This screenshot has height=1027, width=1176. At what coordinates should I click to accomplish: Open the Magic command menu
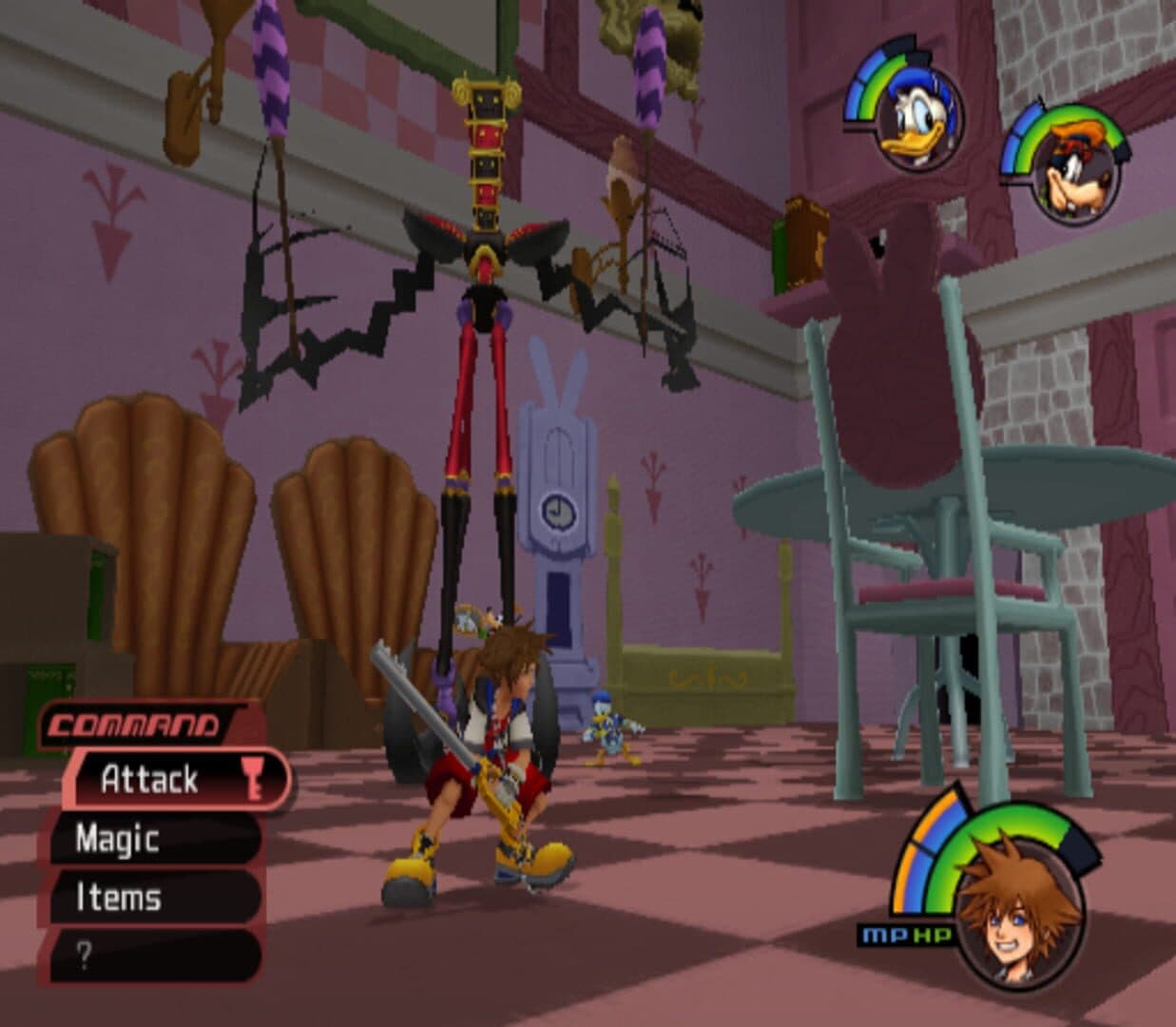pos(152,839)
